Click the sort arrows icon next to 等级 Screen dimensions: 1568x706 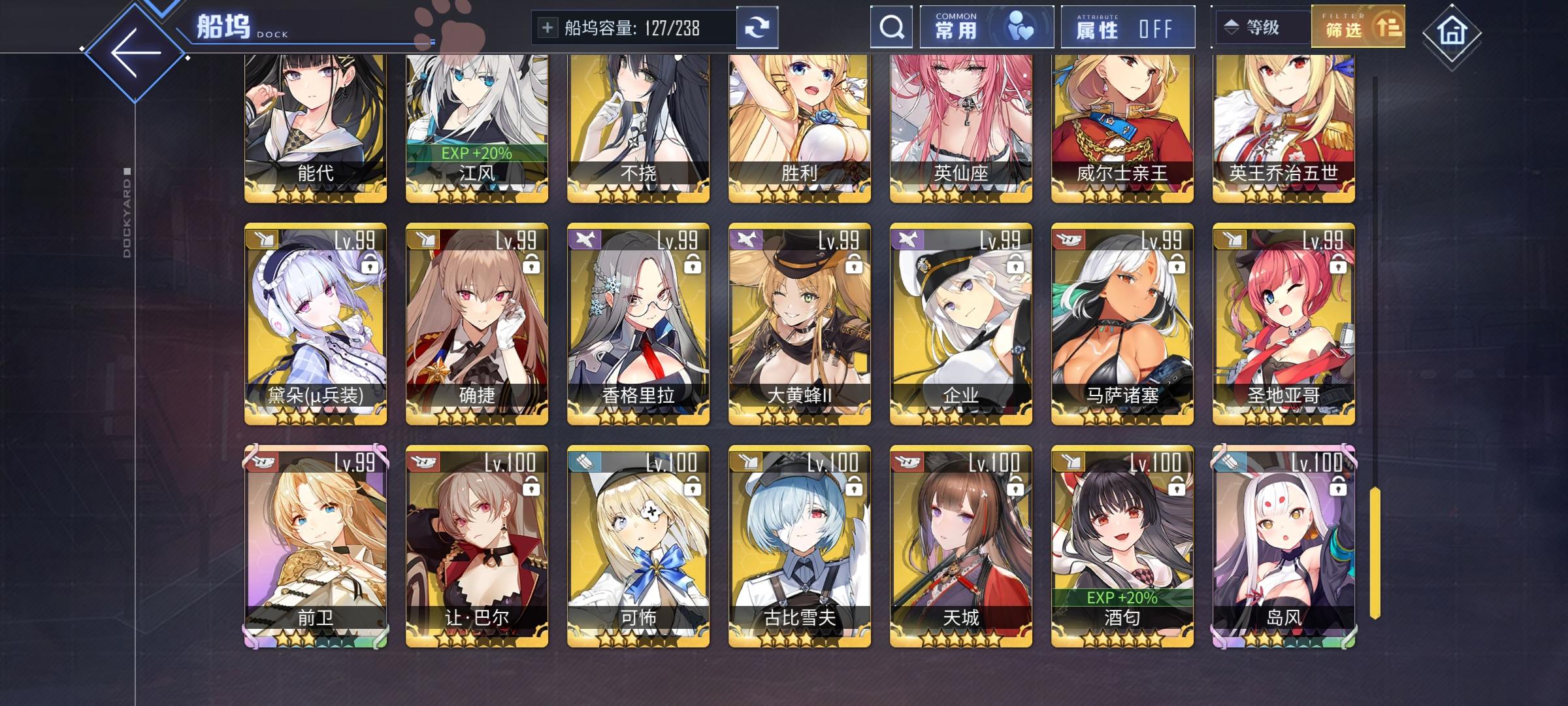click(1231, 27)
